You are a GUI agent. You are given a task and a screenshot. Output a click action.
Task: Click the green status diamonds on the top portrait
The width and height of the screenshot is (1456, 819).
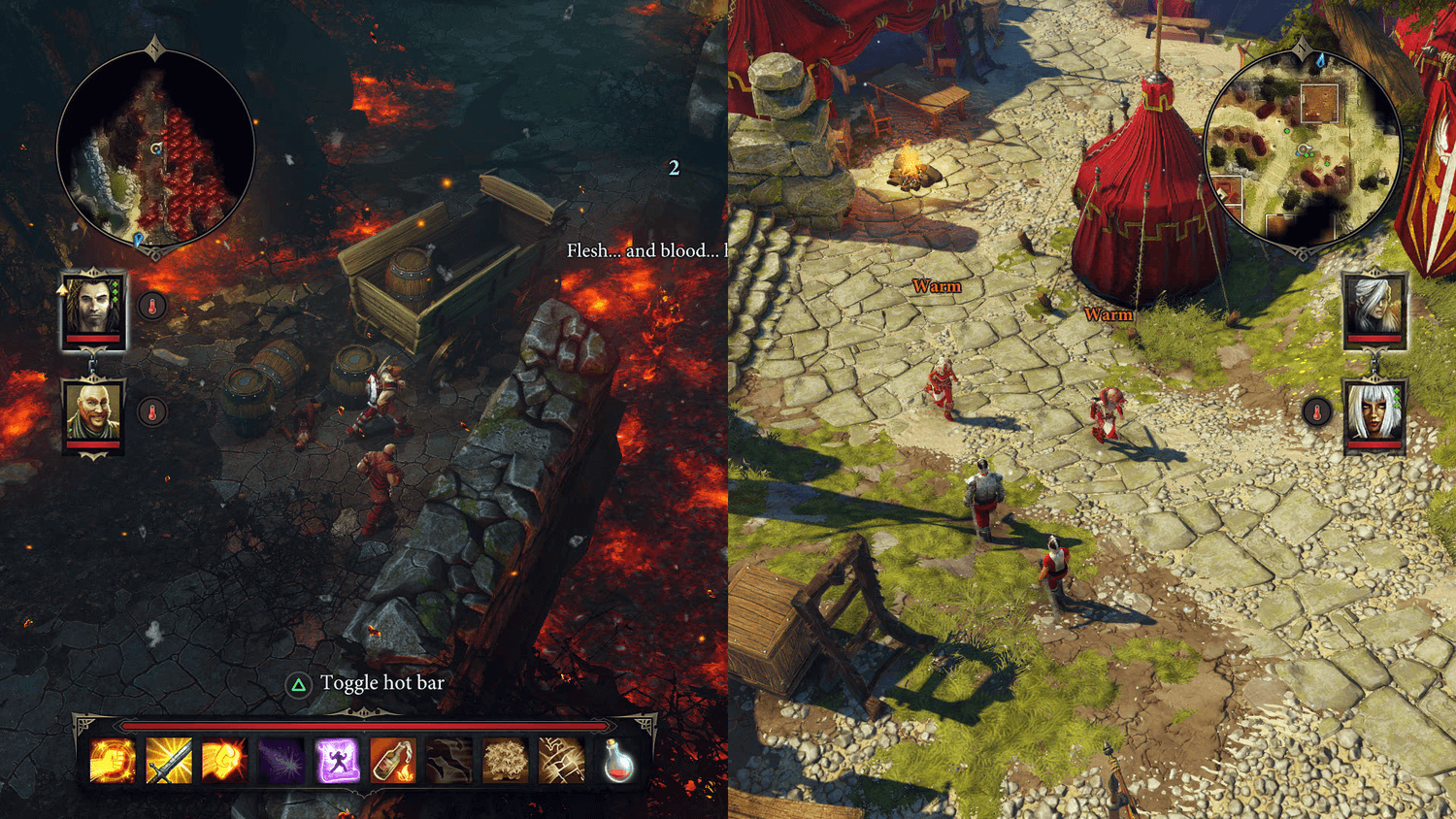click(116, 292)
